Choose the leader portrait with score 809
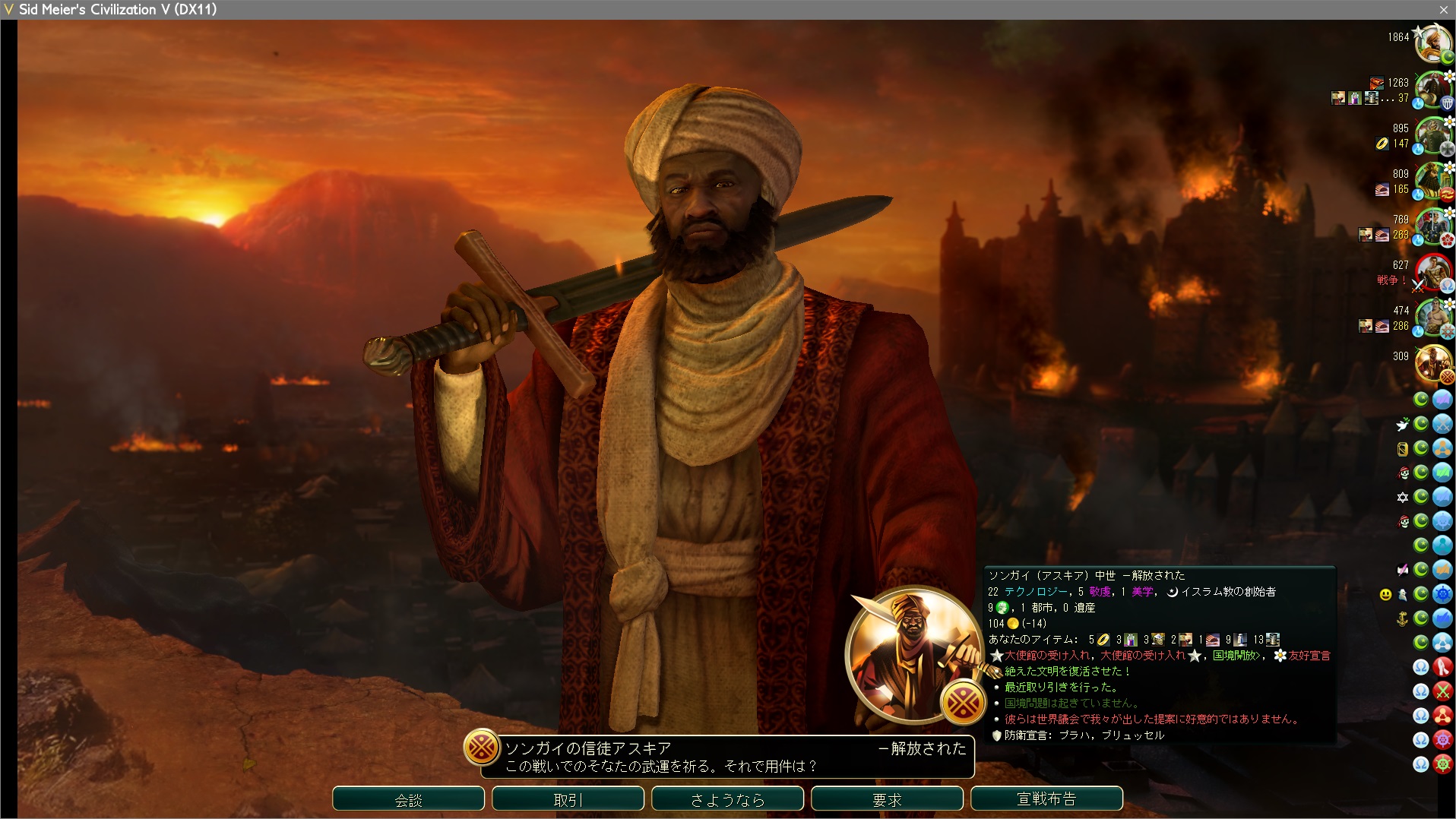The height and width of the screenshot is (819, 1456). tap(1432, 181)
